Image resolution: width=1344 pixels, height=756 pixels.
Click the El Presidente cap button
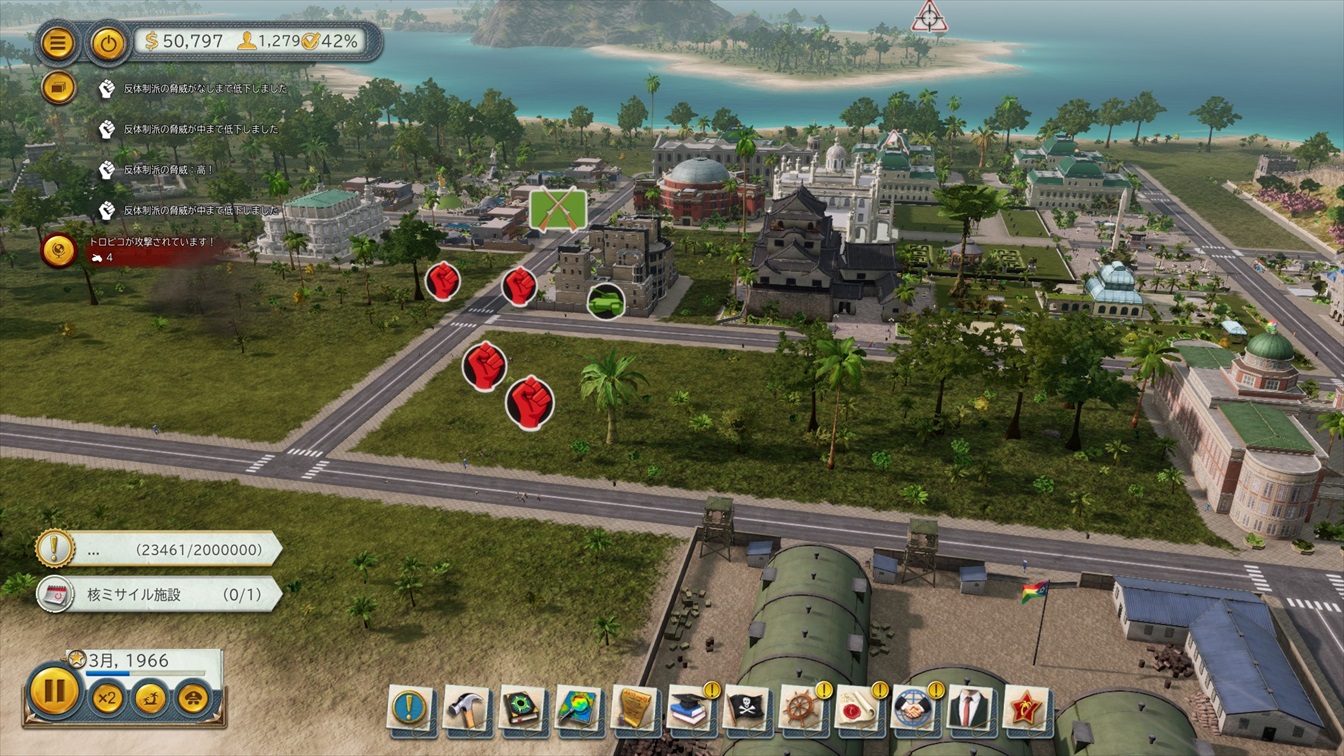click(194, 697)
